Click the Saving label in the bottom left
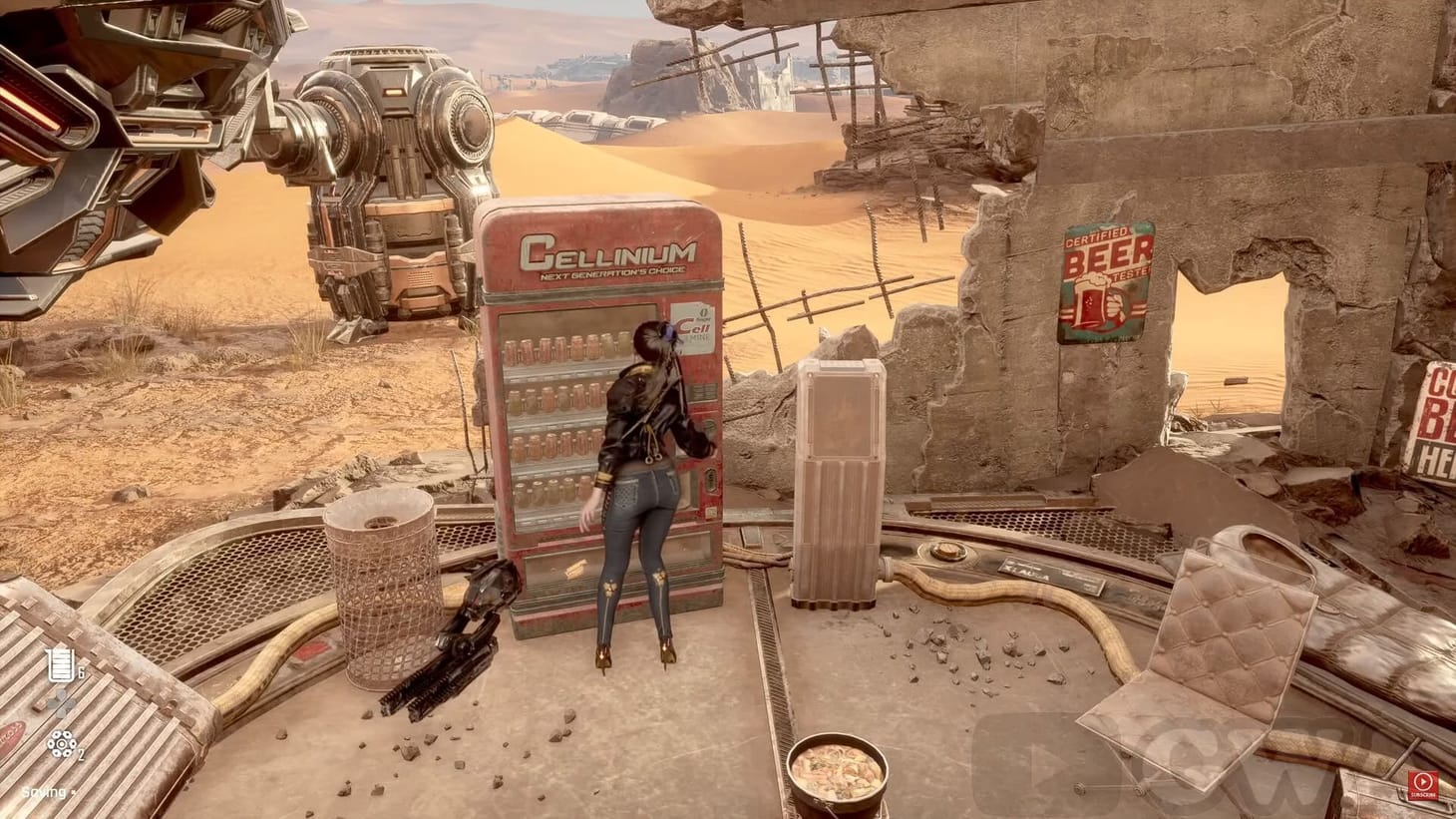1456x819 pixels. coord(42,792)
